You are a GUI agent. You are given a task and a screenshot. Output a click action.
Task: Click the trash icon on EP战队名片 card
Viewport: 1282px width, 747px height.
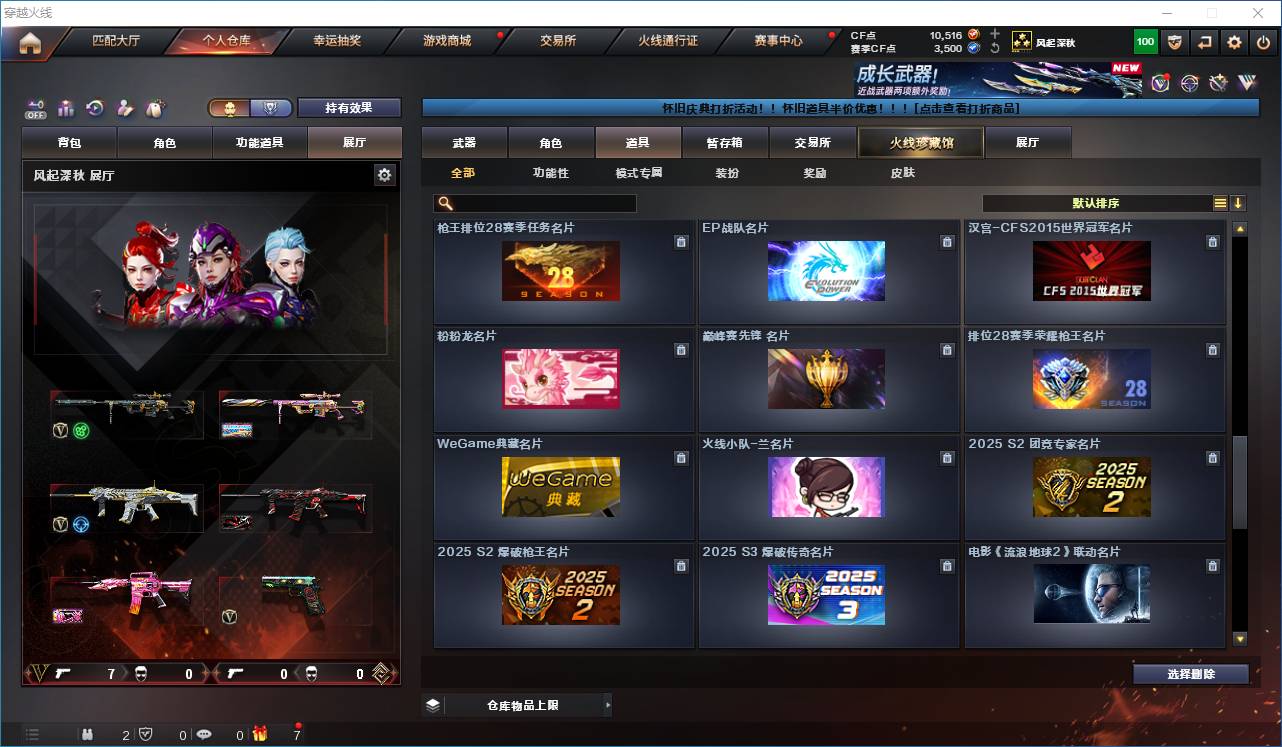point(947,242)
